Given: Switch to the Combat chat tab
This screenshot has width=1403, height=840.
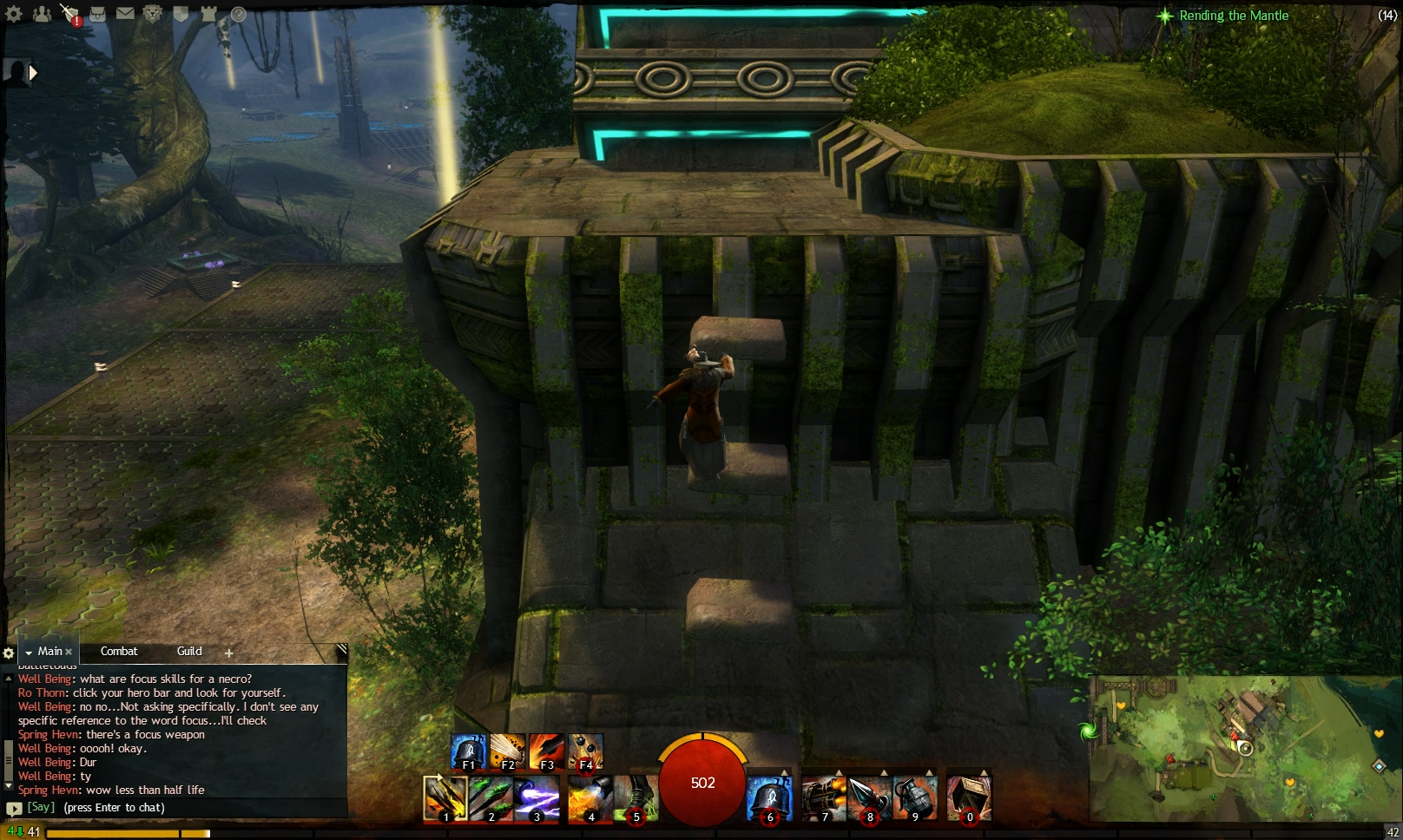Looking at the screenshot, I should (x=121, y=651).
